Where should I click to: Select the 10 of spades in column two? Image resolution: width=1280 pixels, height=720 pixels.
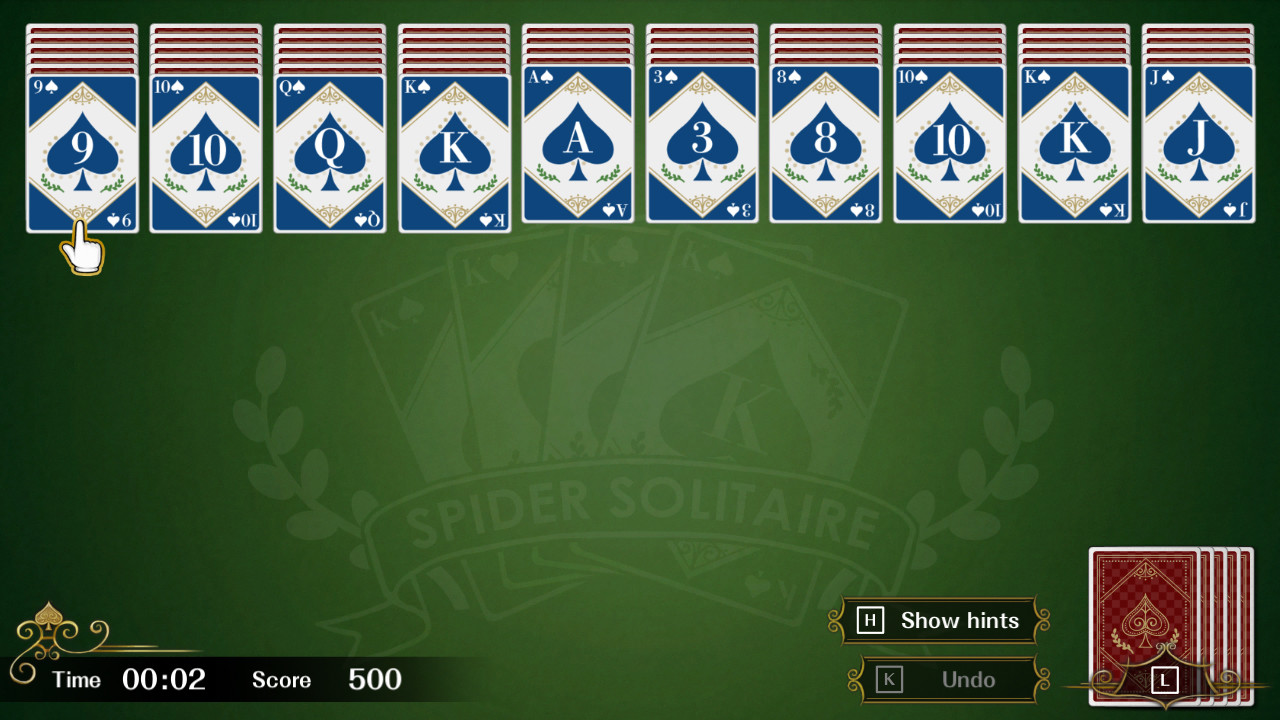205,150
